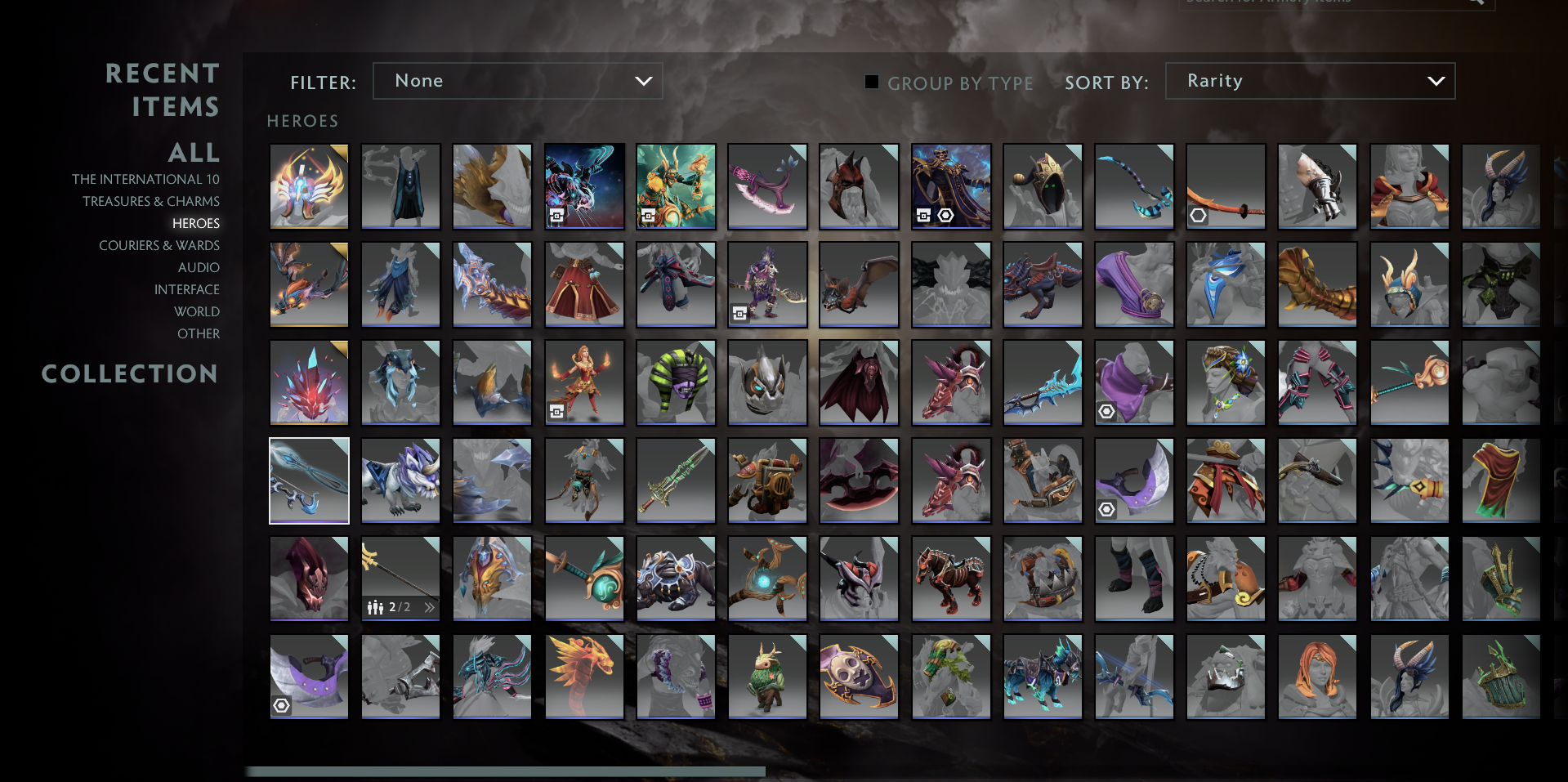Select AUDIO in the sidebar
This screenshot has width=1568, height=782.
click(197, 267)
